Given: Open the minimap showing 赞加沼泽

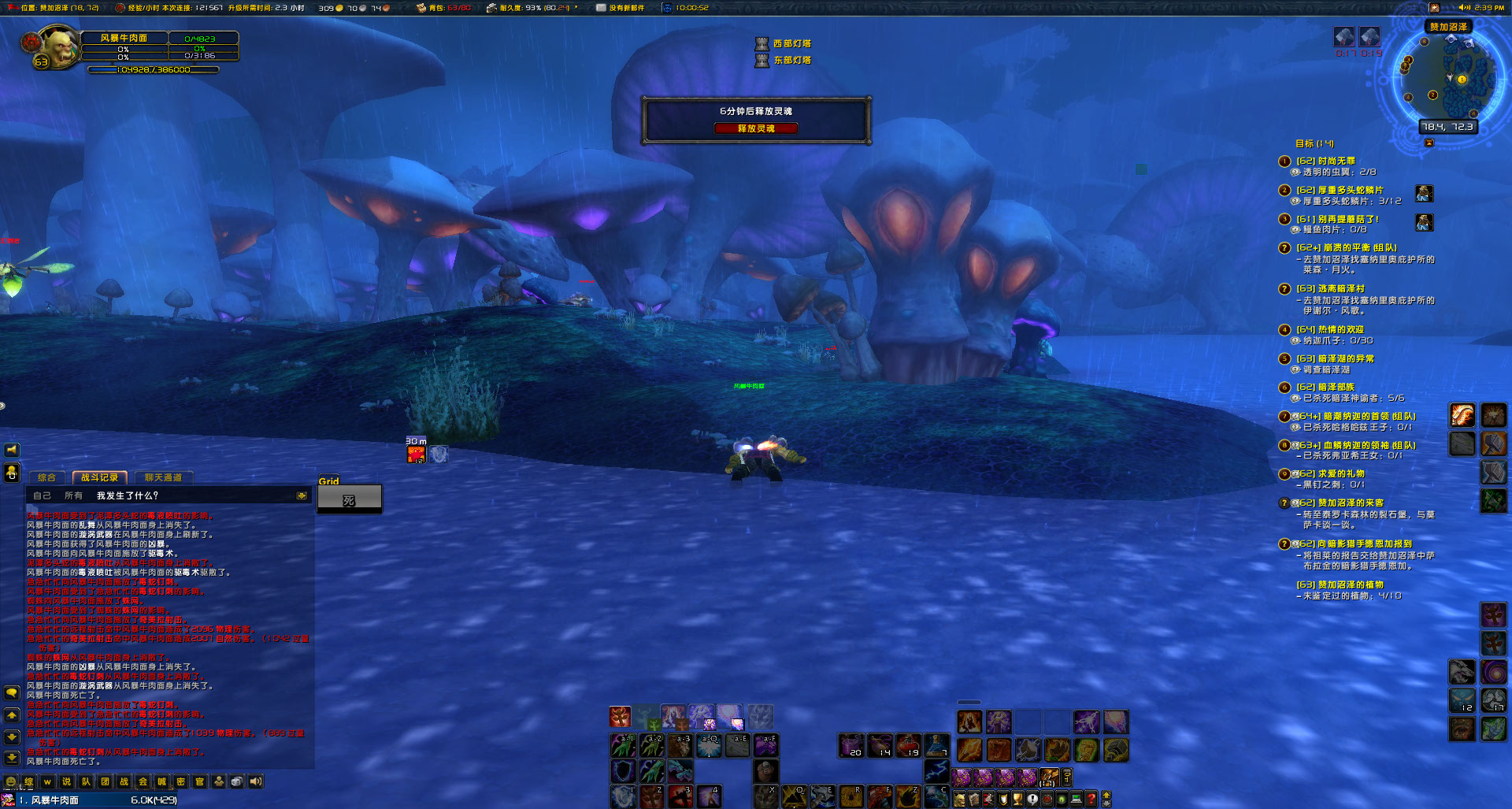Looking at the screenshot, I should 1449,76.
